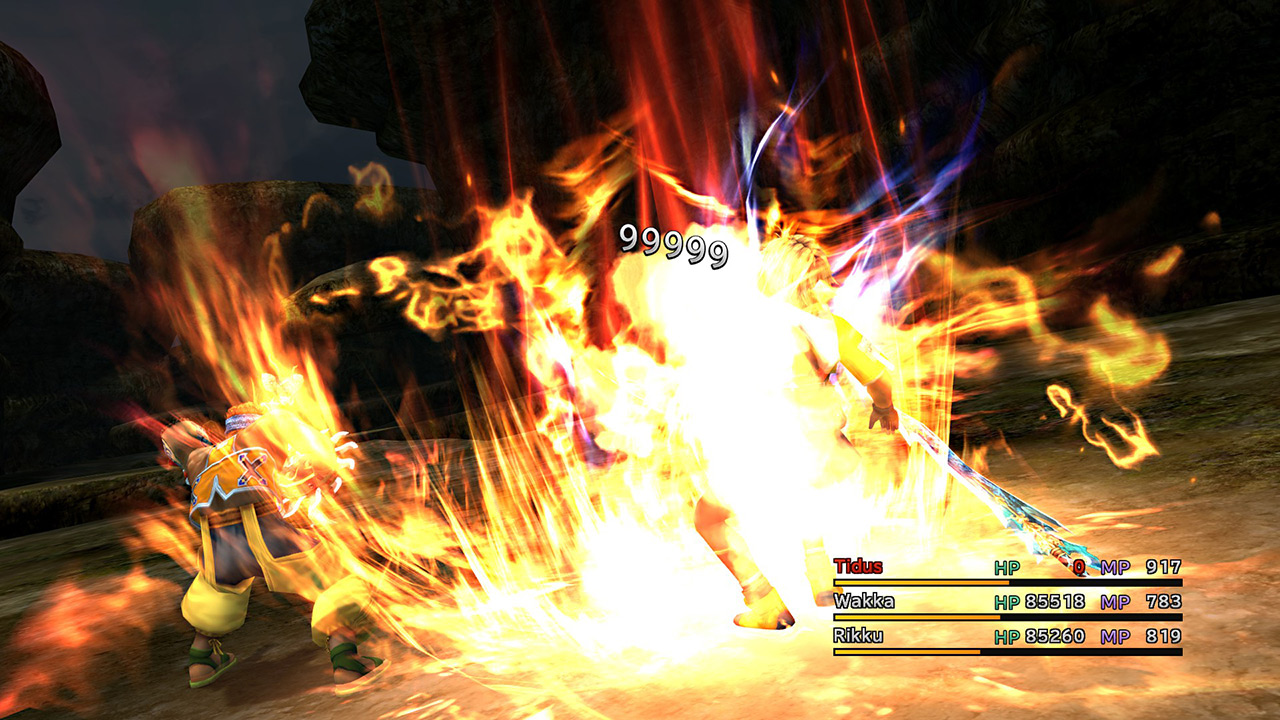Select Tidus in the party list
This screenshot has height=720, width=1280.
coord(858,567)
